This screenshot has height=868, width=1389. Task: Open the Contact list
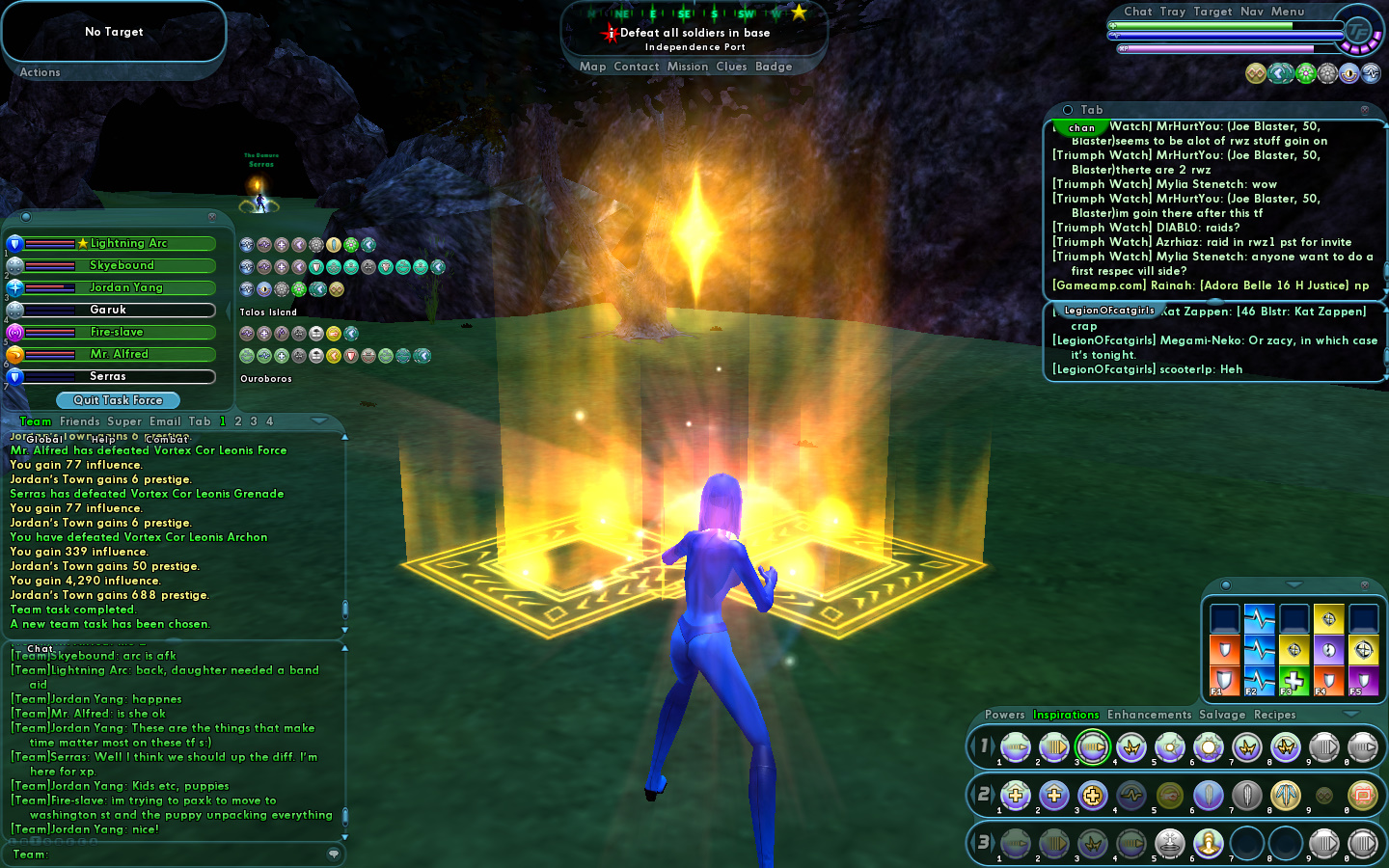point(637,67)
